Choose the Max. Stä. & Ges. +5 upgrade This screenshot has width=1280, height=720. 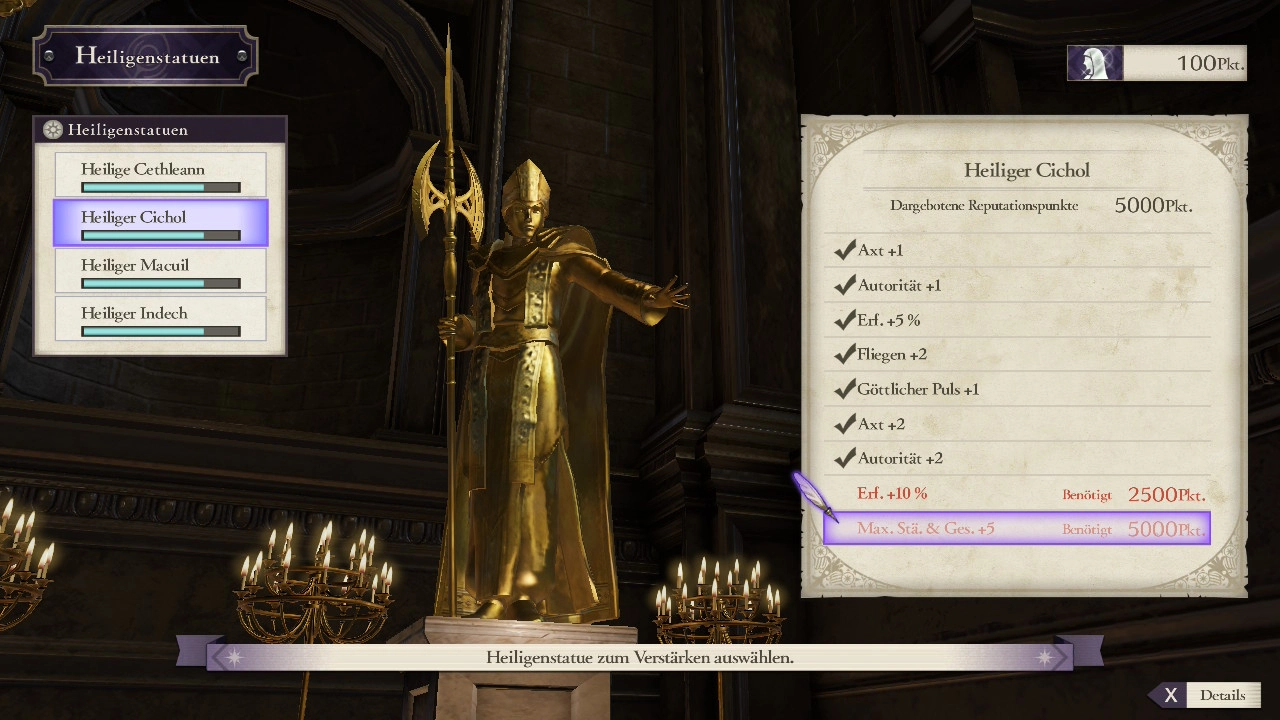1017,529
